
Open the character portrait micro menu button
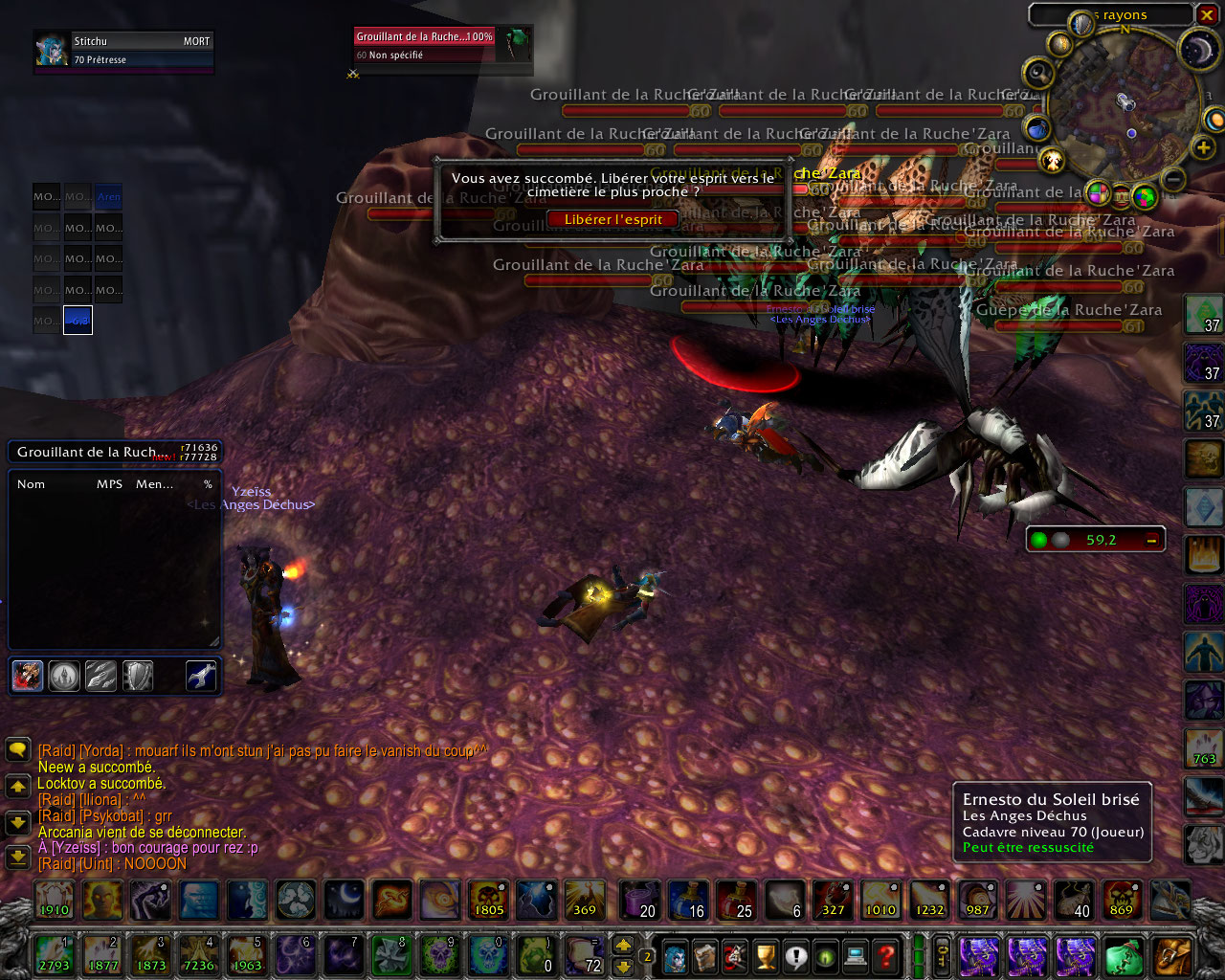click(x=675, y=955)
